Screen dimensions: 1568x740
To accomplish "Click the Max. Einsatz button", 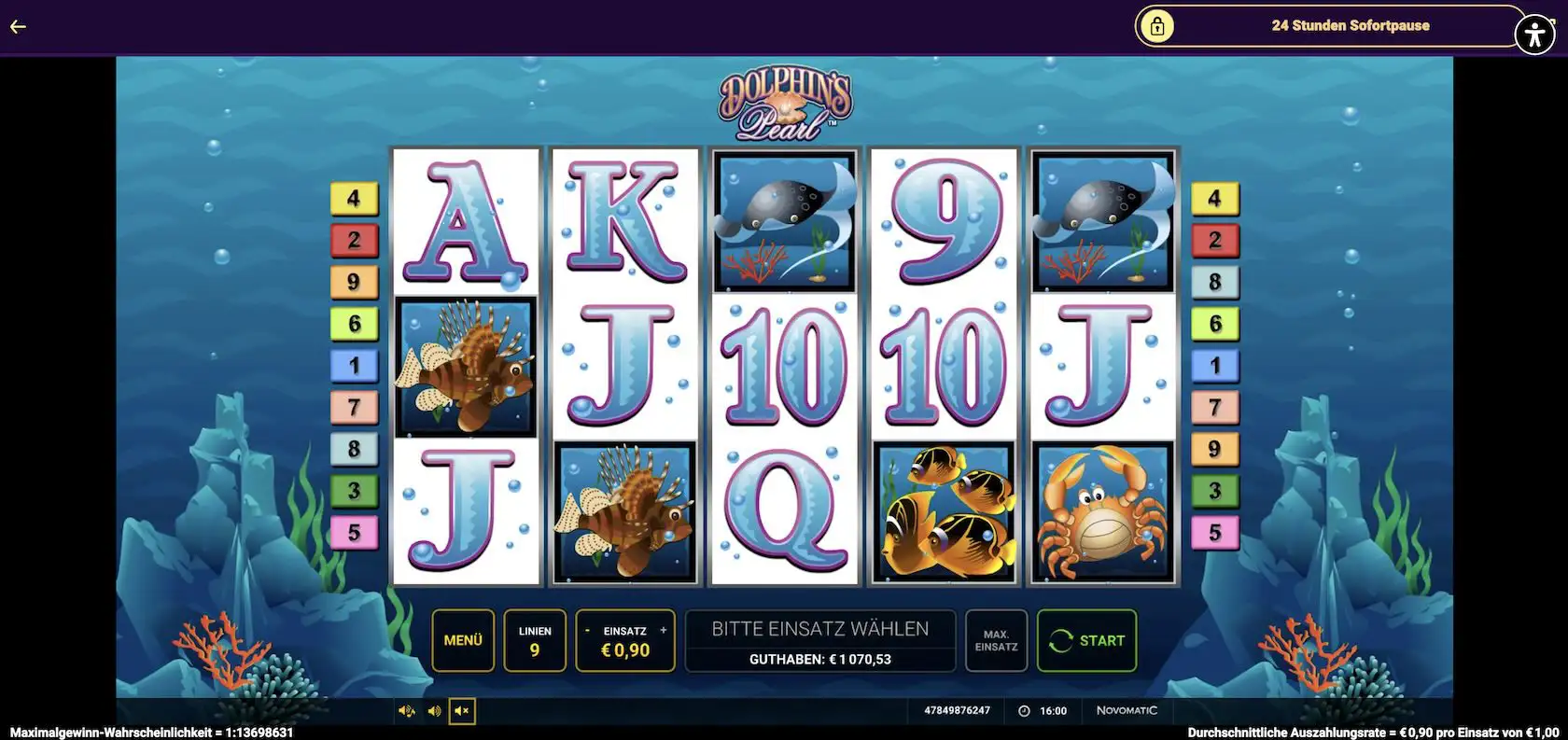I will 995,640.
